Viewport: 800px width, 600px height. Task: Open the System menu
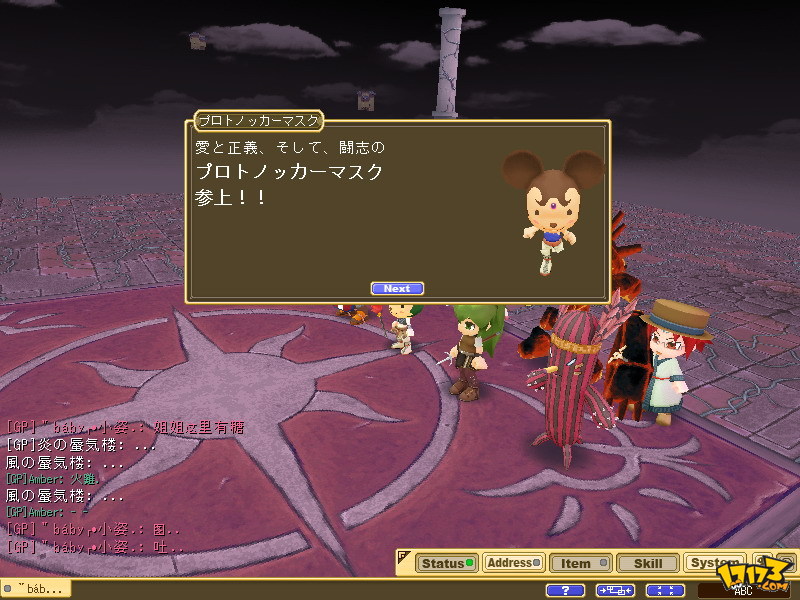point(715,563)
